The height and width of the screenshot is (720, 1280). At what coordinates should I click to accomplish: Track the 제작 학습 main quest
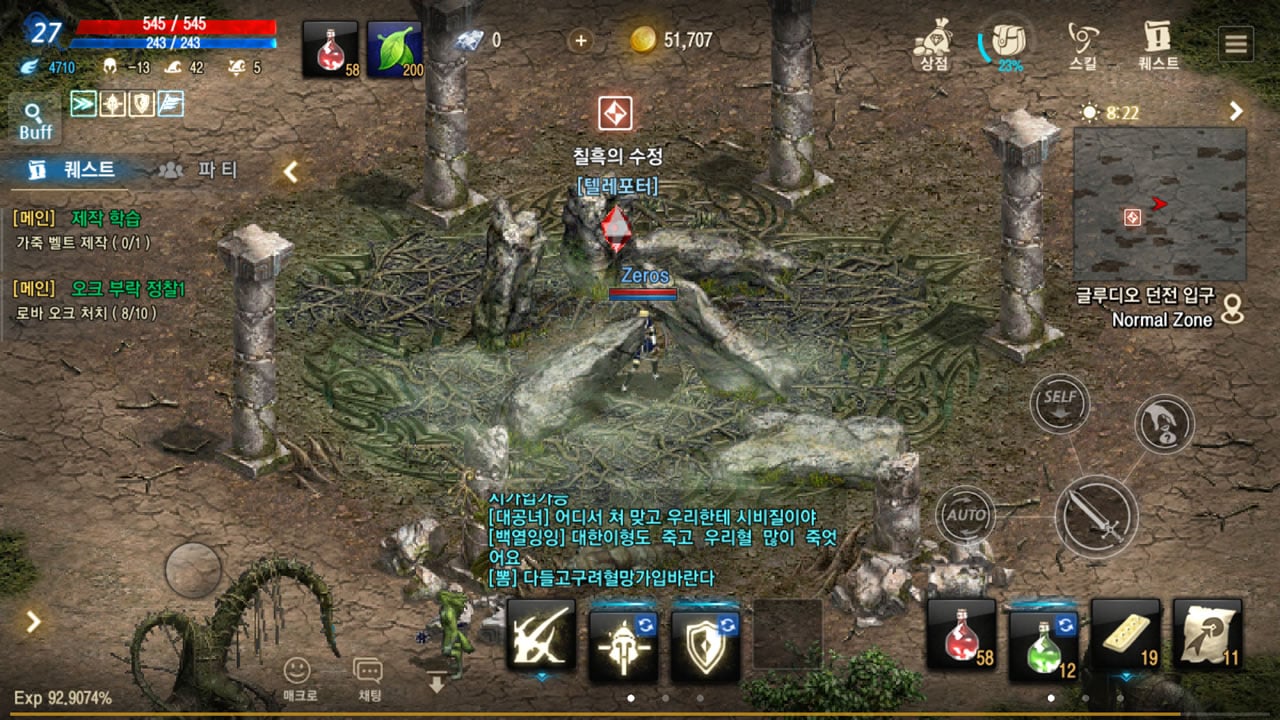tap(106, 218)
